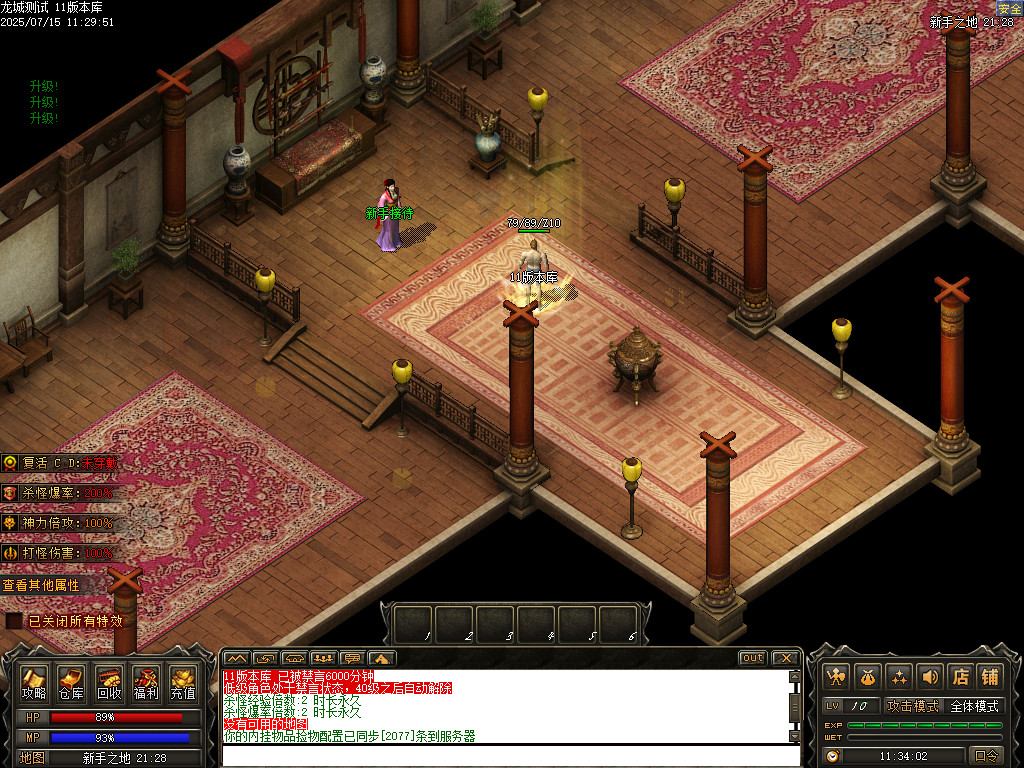Open the 地图 map button

pyautogui.click(x=31, y=758)
